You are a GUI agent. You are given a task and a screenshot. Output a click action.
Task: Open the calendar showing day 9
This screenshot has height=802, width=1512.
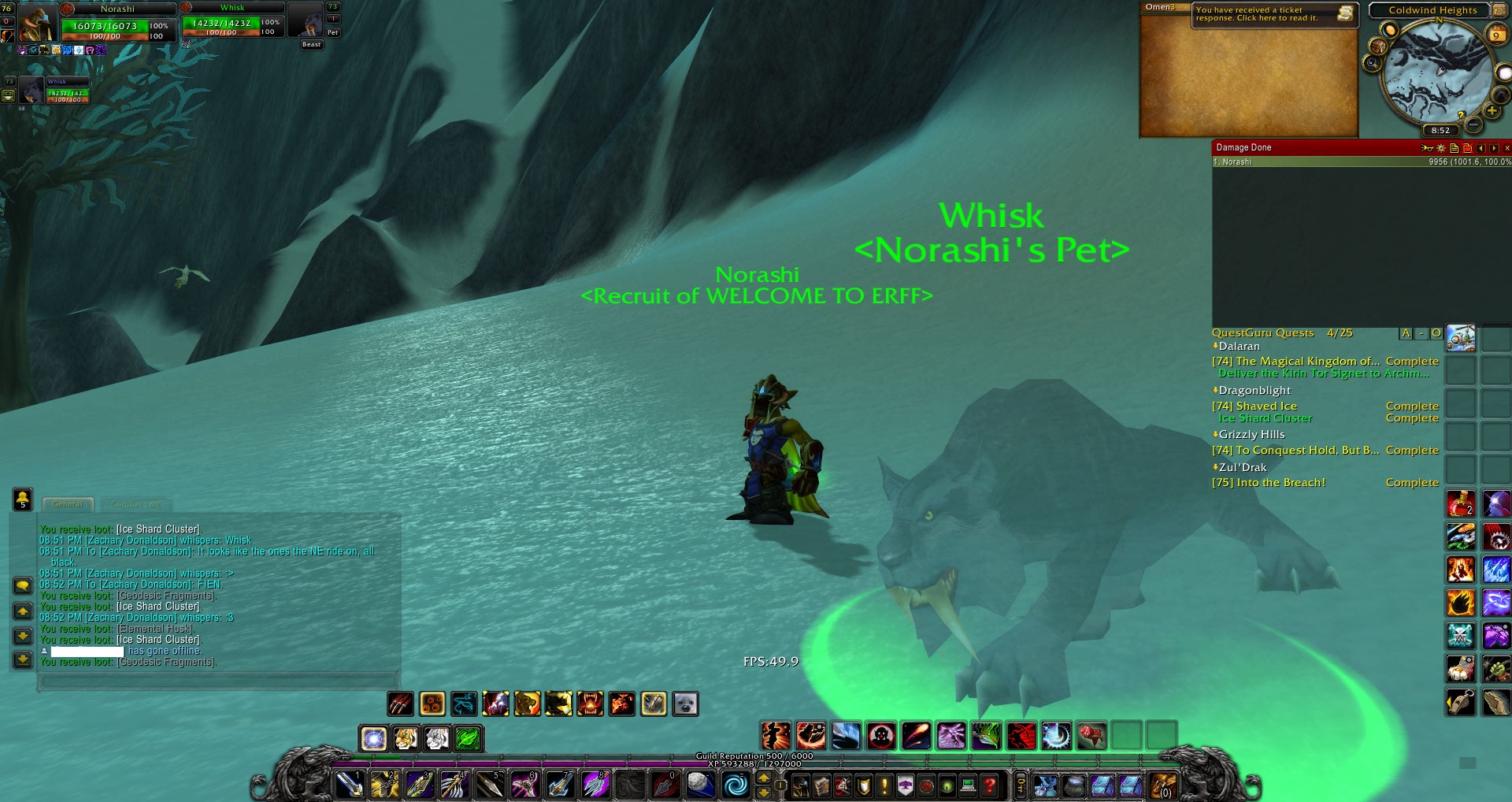[1496, 33]
